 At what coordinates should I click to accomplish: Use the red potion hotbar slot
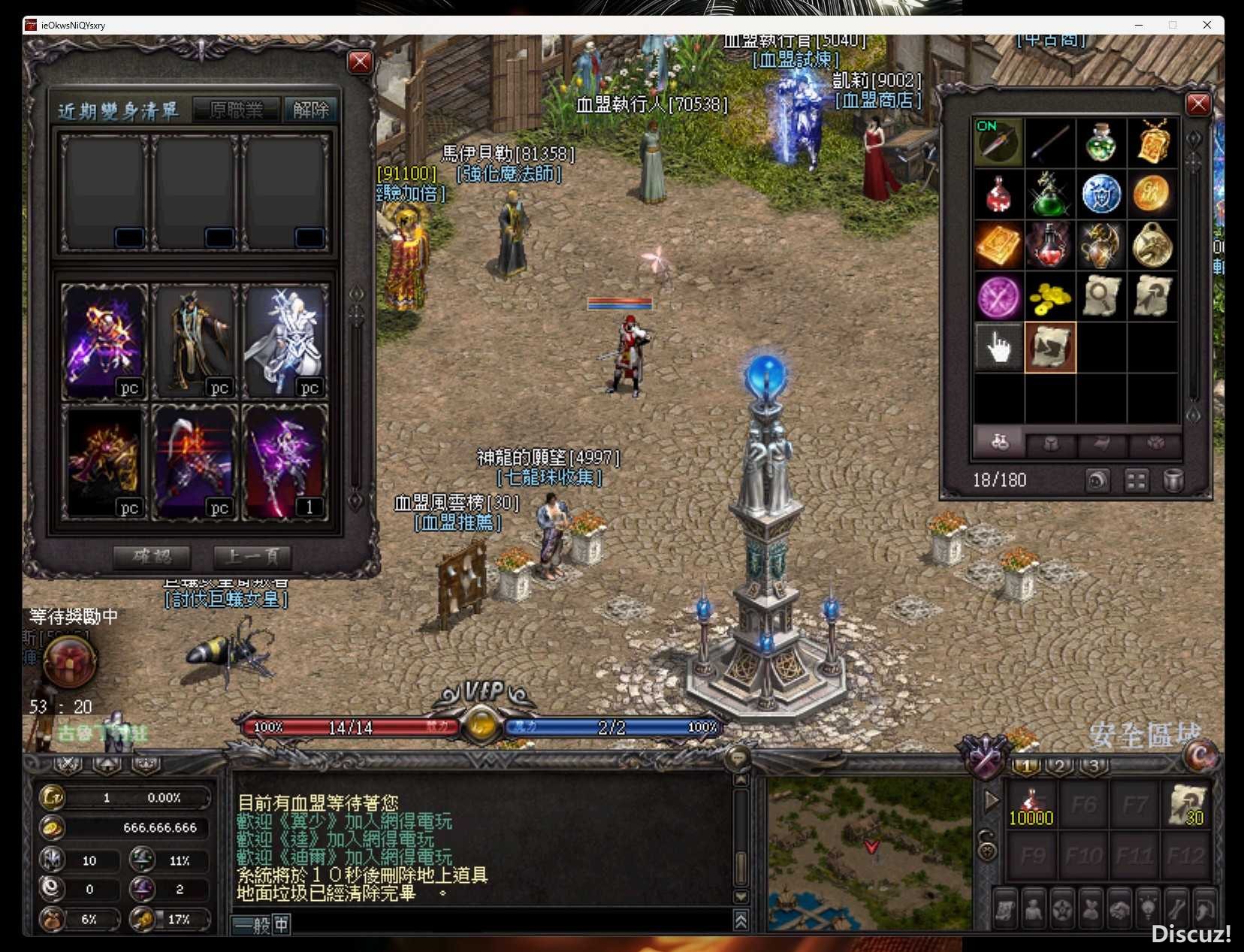pos(1031,805)
